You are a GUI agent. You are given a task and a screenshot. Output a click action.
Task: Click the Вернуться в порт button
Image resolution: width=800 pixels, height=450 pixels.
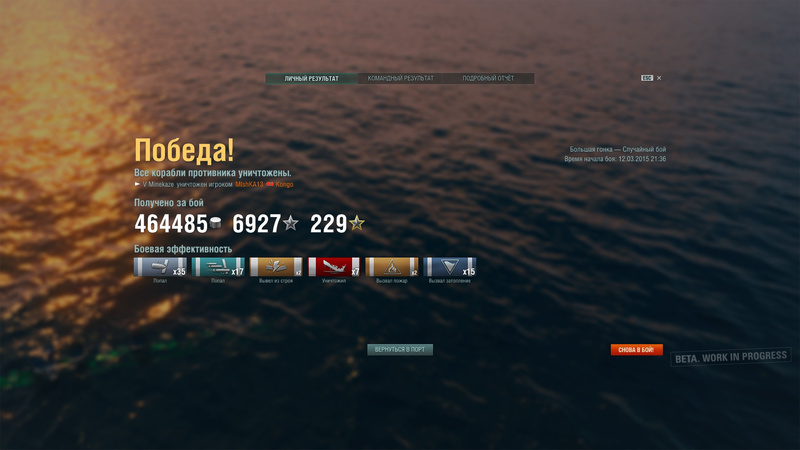[400, 350]
